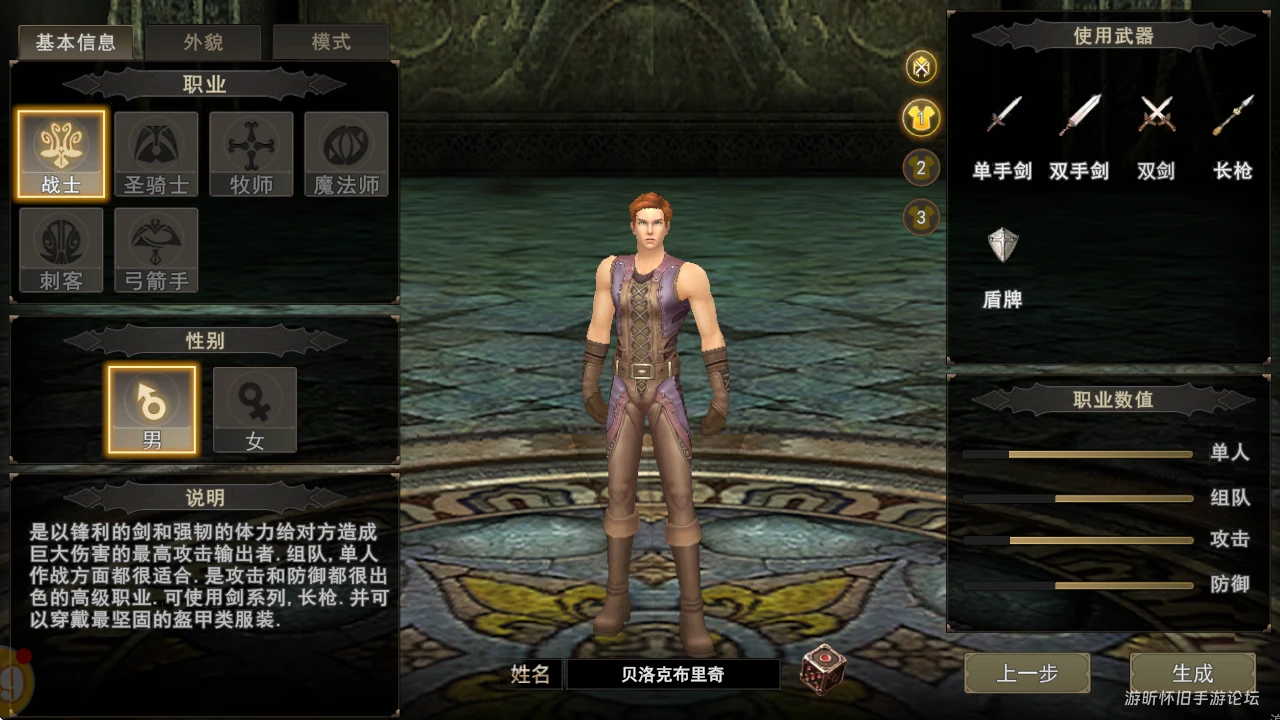The image size is (1280, 720).
Task: Select the 战士 warrior class
Action: click(61, 154)
